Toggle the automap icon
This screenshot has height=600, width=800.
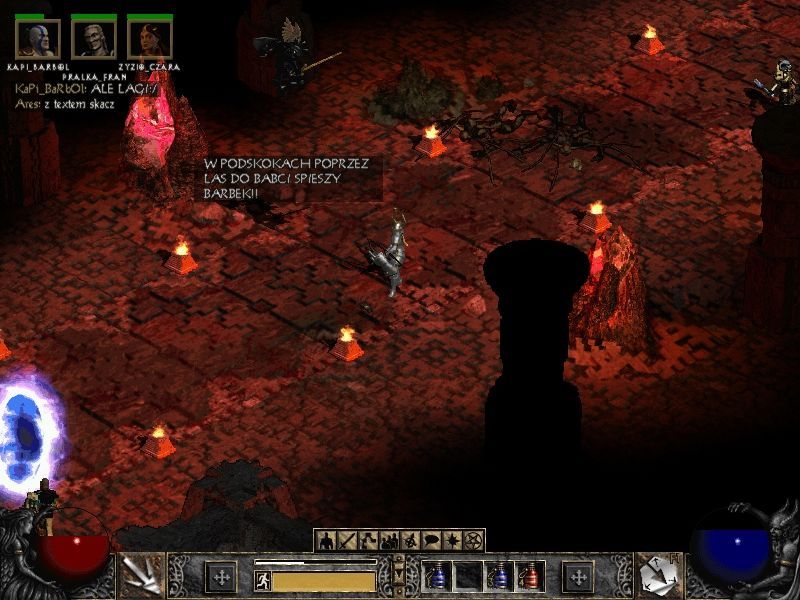point(411,541)
